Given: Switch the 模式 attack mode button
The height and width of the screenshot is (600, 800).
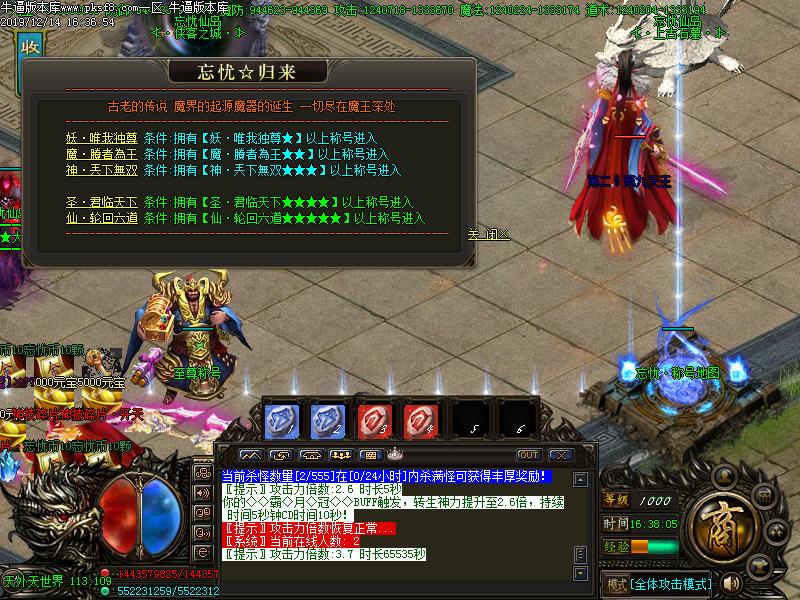Looking at the screenshot, I should tap(658, 583).
